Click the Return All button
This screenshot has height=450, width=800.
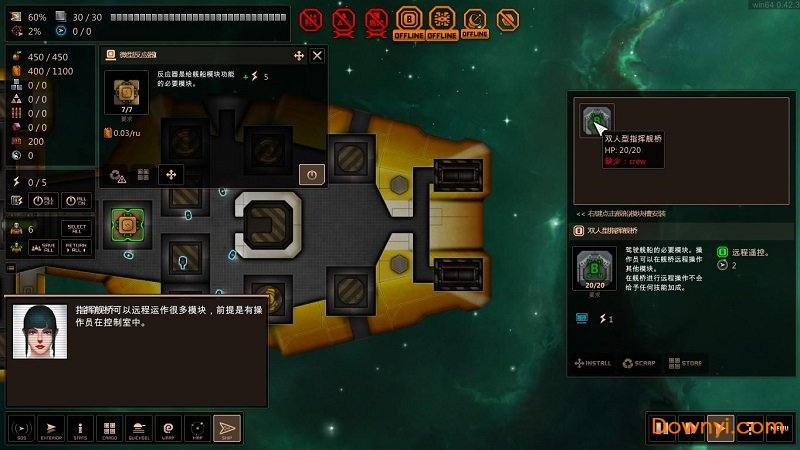tap(78, 247)
